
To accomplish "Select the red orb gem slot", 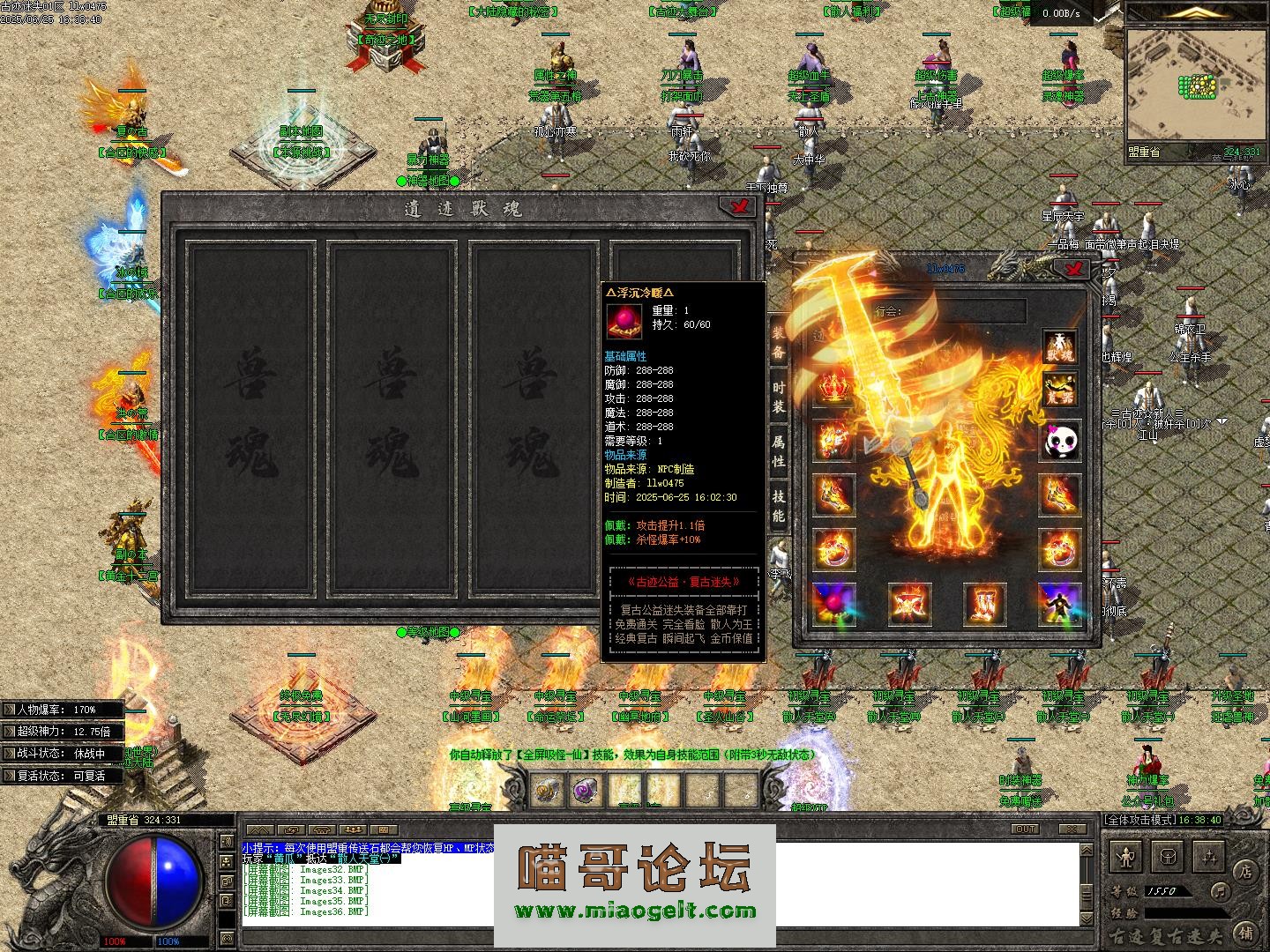I will click(833, 603).
